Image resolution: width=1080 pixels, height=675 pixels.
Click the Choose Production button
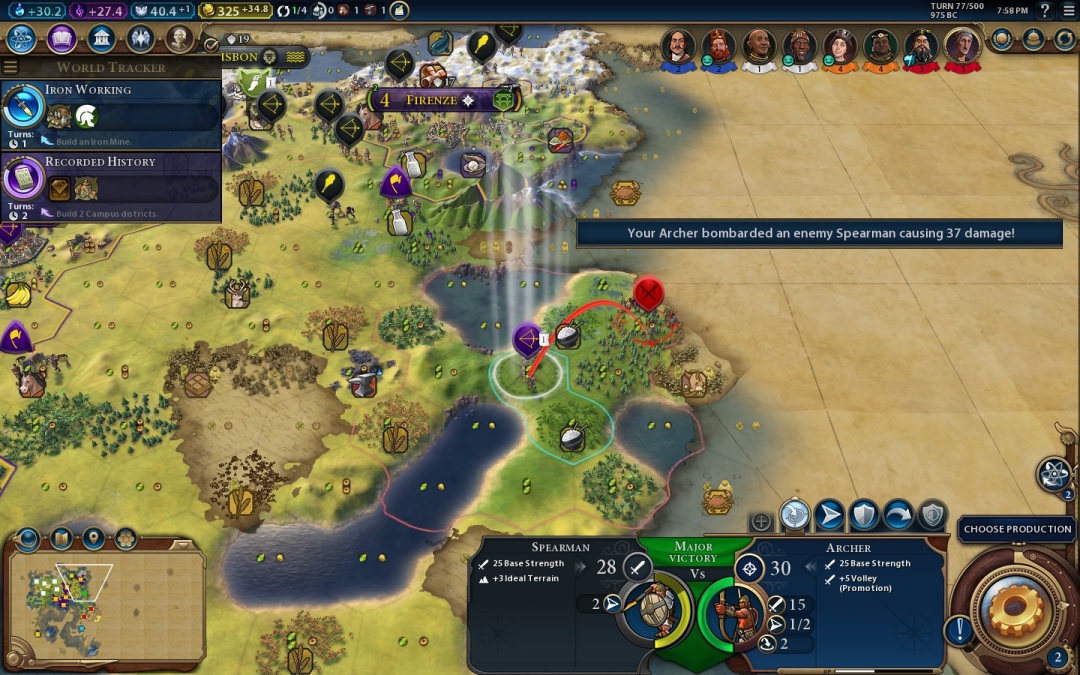pyautogui.click(x=1017, y=529)
